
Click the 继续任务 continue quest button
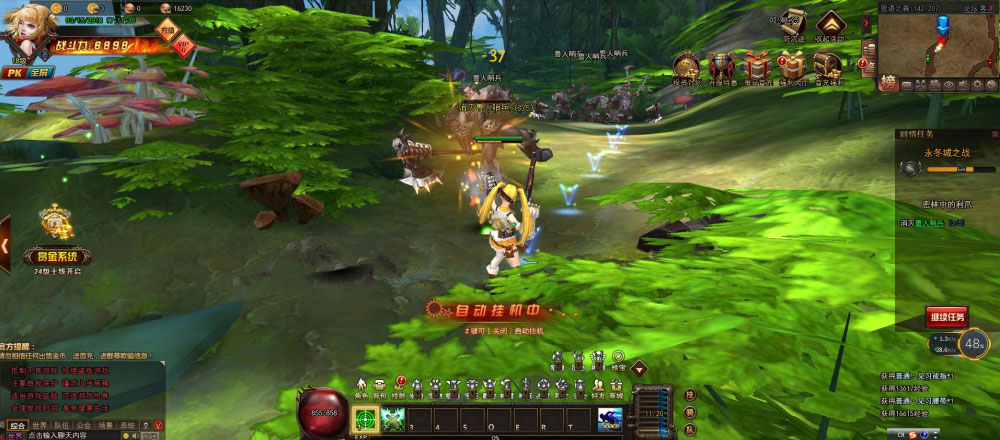946,317
